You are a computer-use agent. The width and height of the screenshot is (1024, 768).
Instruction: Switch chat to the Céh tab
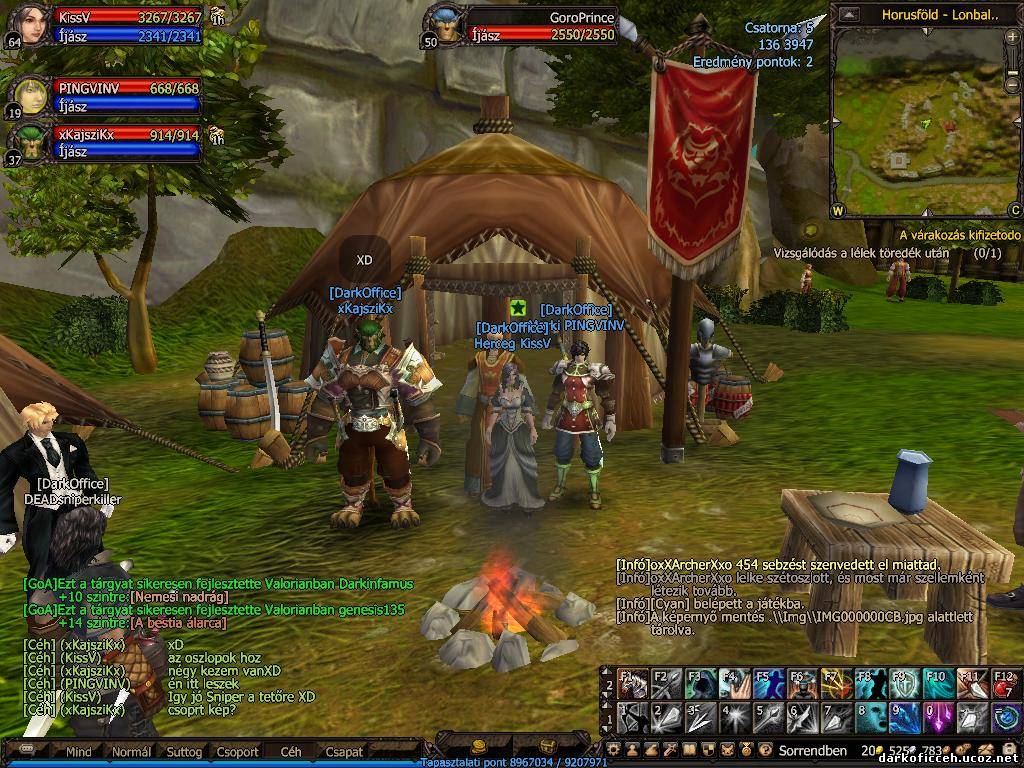coord(291,752)
